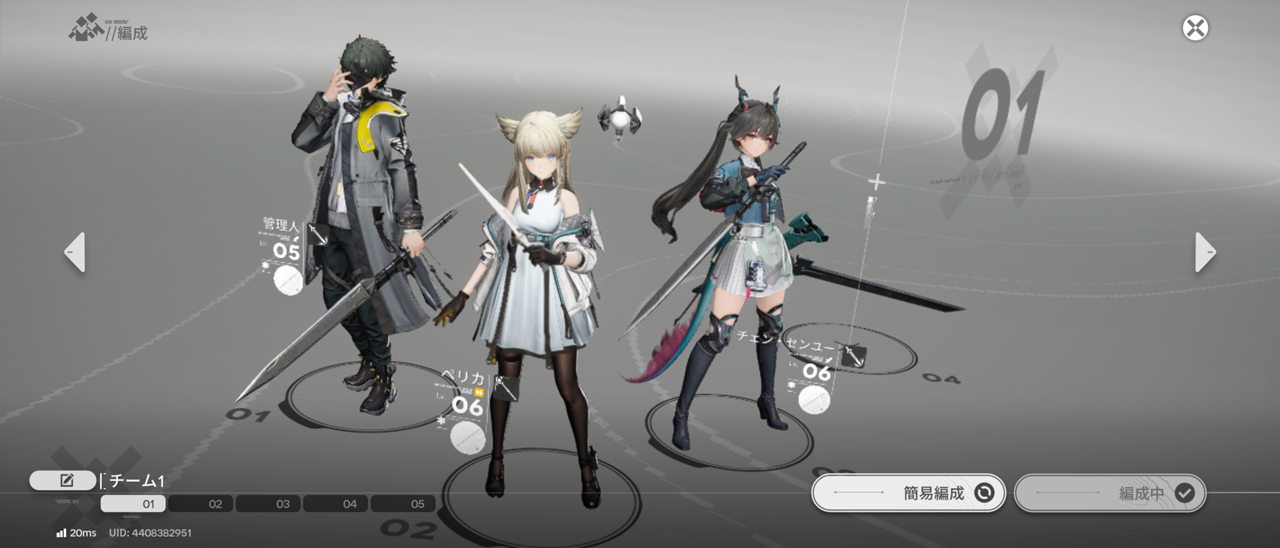
Task: Select the 管理人 character slot label
Action: [x=280, y=227]
